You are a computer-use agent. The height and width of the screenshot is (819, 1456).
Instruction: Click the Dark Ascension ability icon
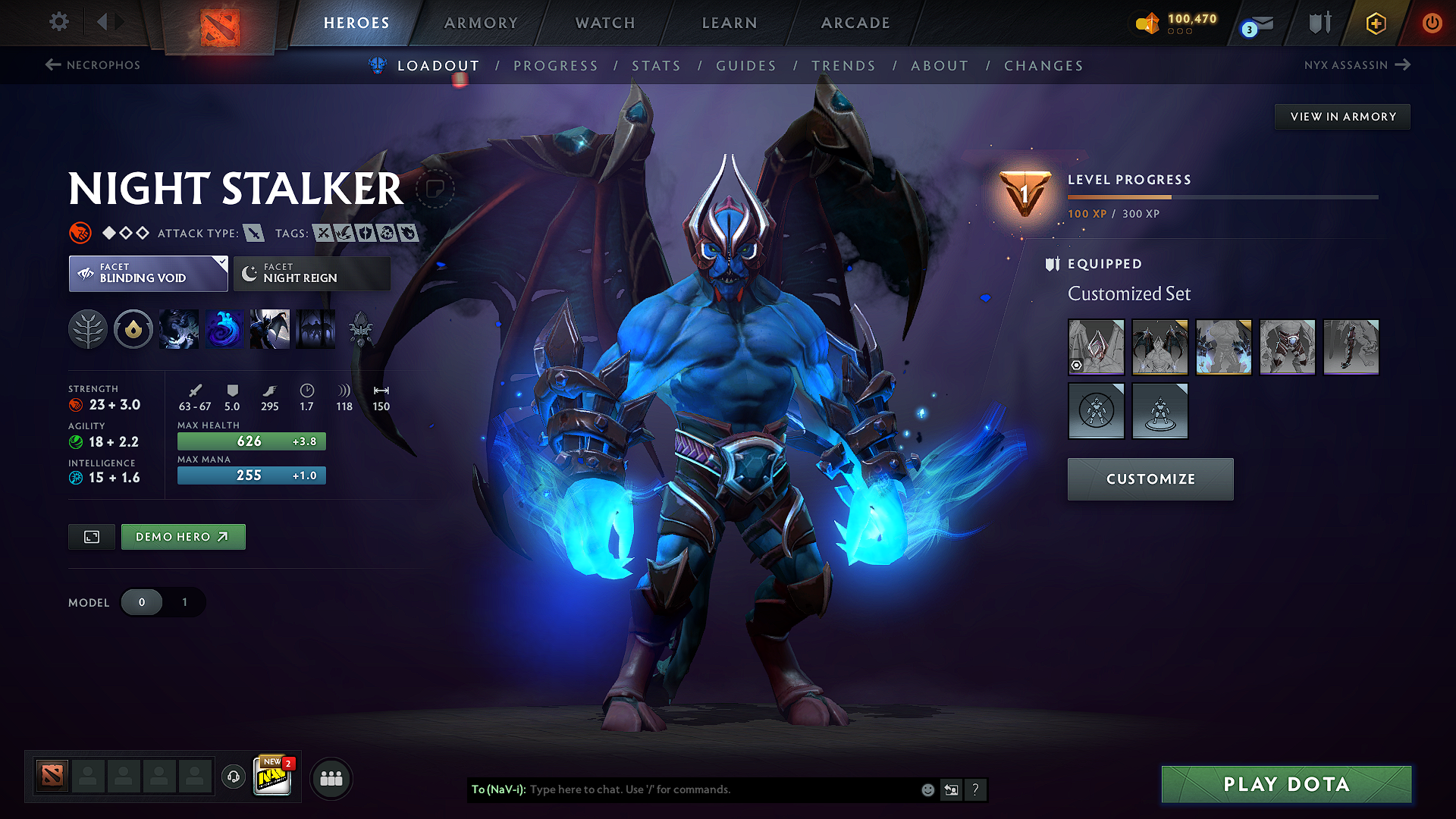[x=270, y=329]
